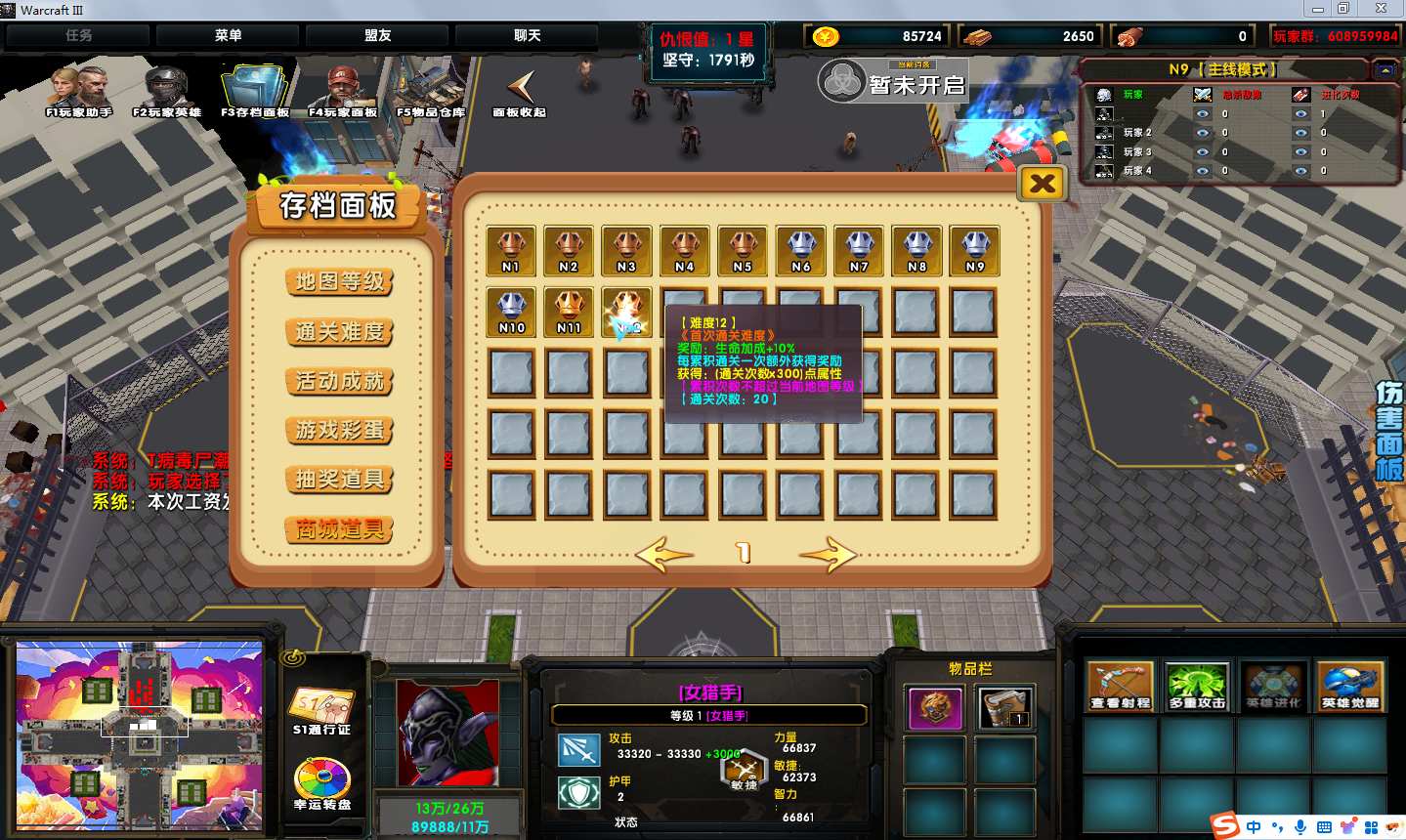1406x840 pixels.
Task: Open the F5物品仓库 storage icon
Action: coord(430,91)
